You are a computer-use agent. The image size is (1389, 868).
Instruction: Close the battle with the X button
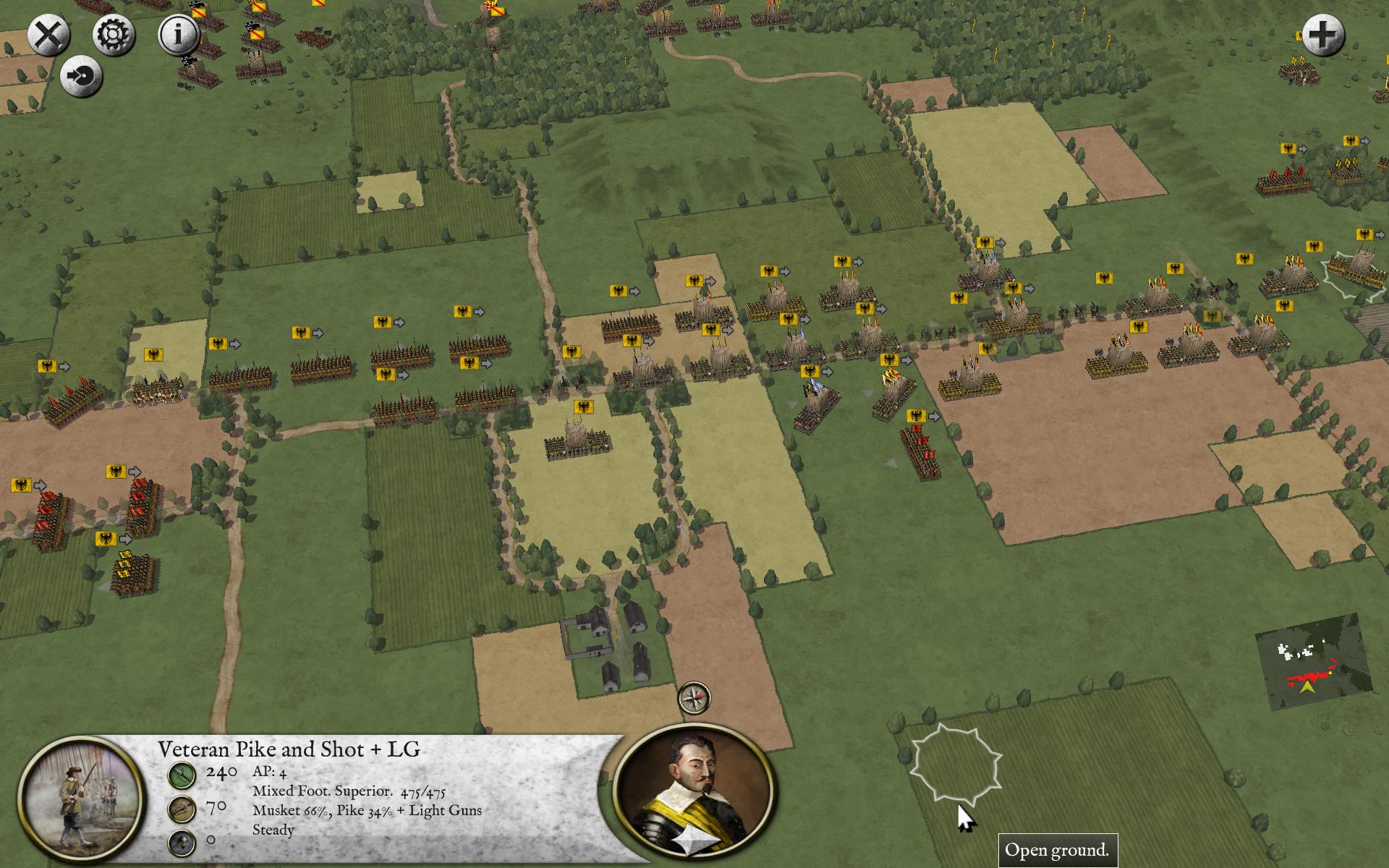coord(48,36)
